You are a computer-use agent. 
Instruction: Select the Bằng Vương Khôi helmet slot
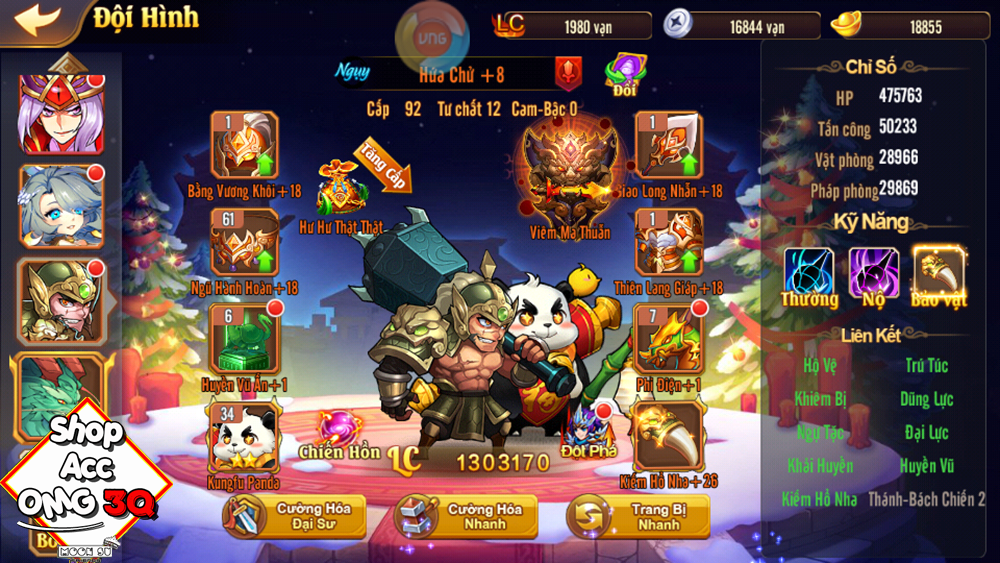(244, 146)
